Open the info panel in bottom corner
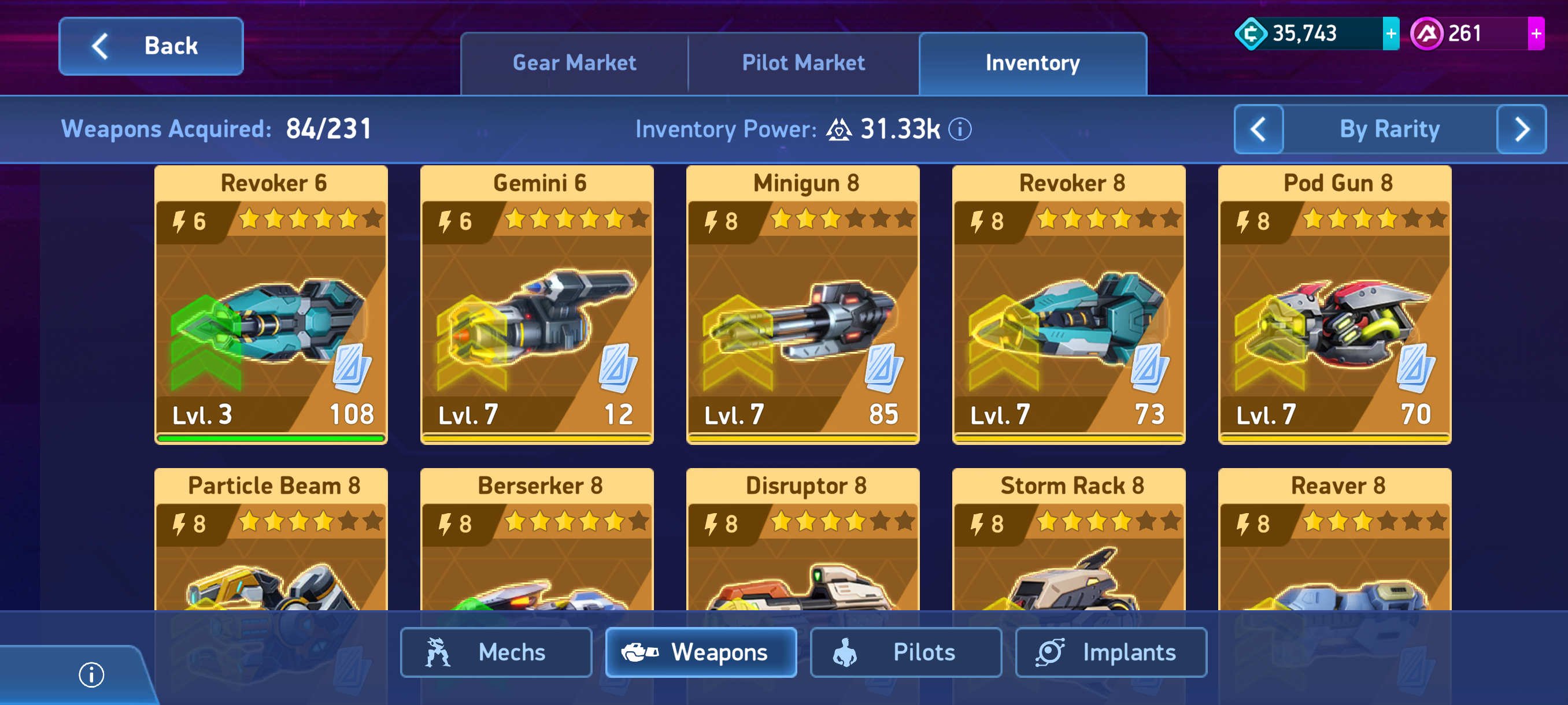Viewport: 1568px width, 705px height. 91,674
